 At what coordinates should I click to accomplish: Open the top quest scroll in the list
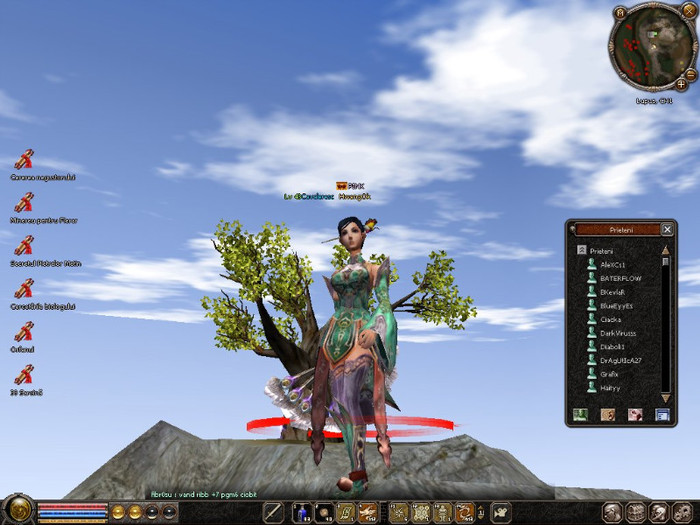tap(24, 159)
